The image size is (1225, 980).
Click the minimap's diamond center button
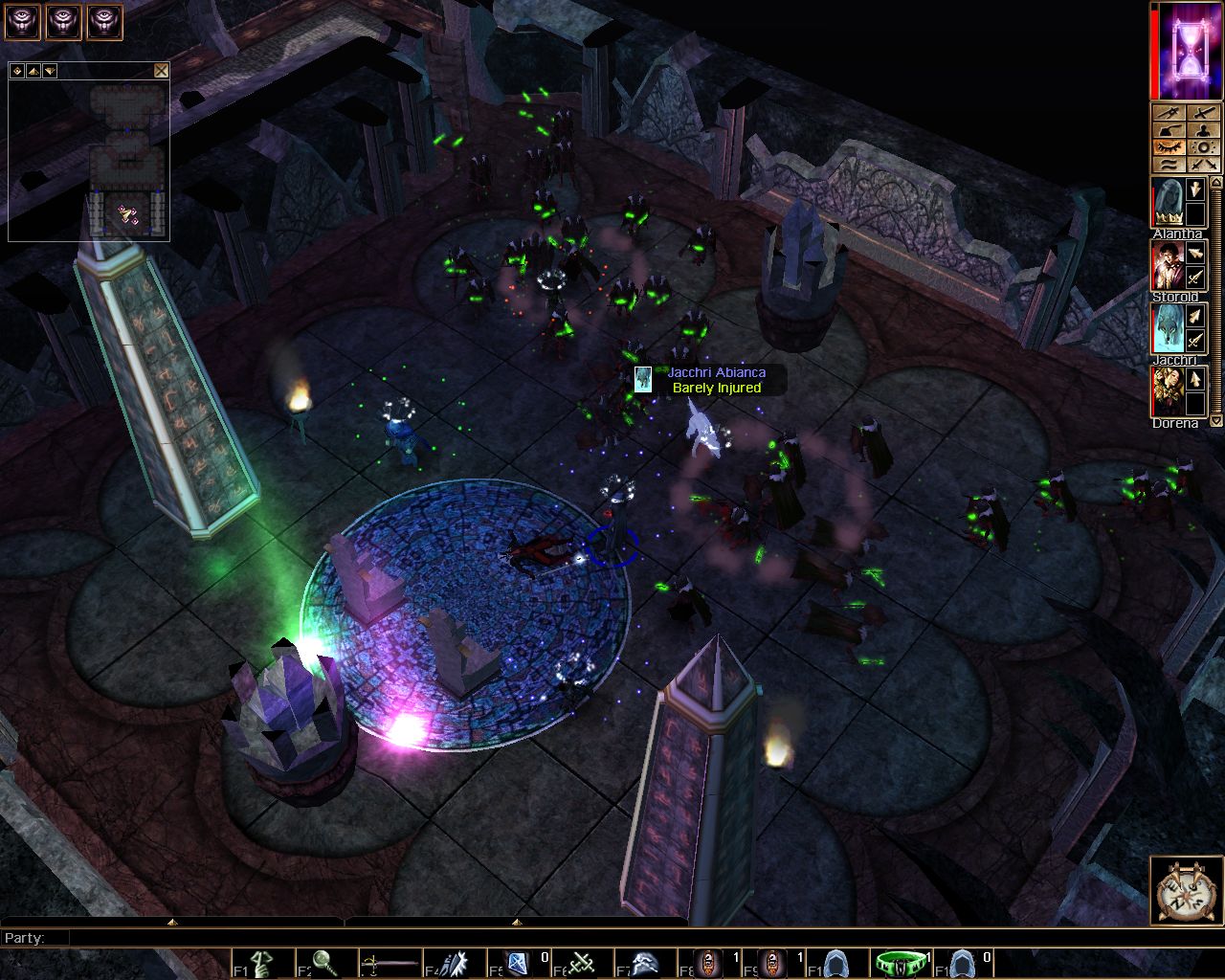pyautogui.click(x=18, y=71)
